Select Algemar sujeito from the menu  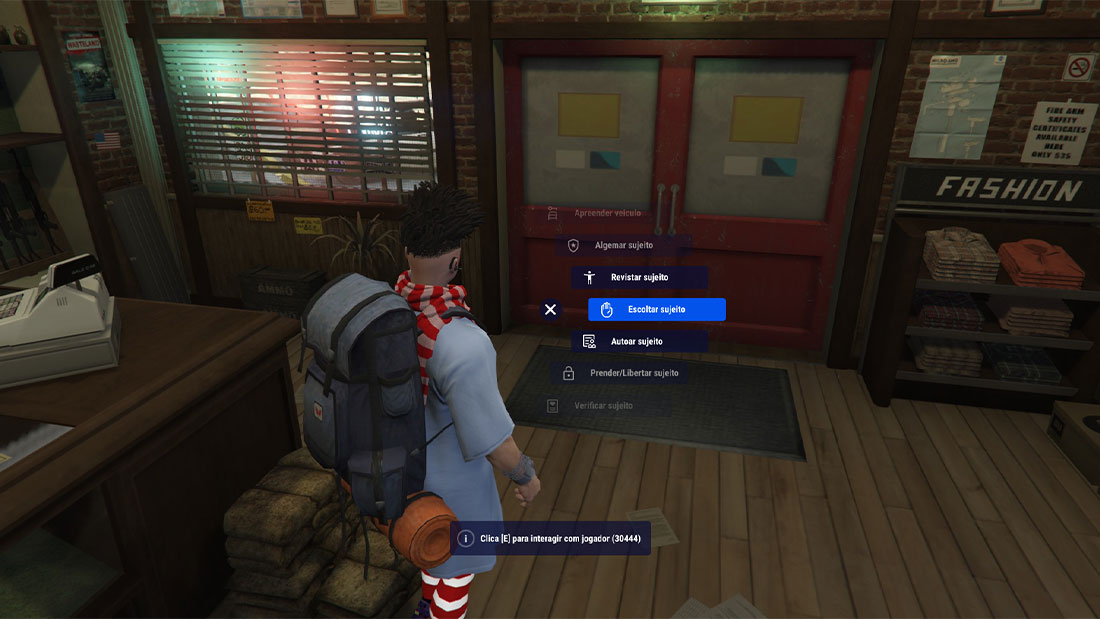(x=623, y=245)
